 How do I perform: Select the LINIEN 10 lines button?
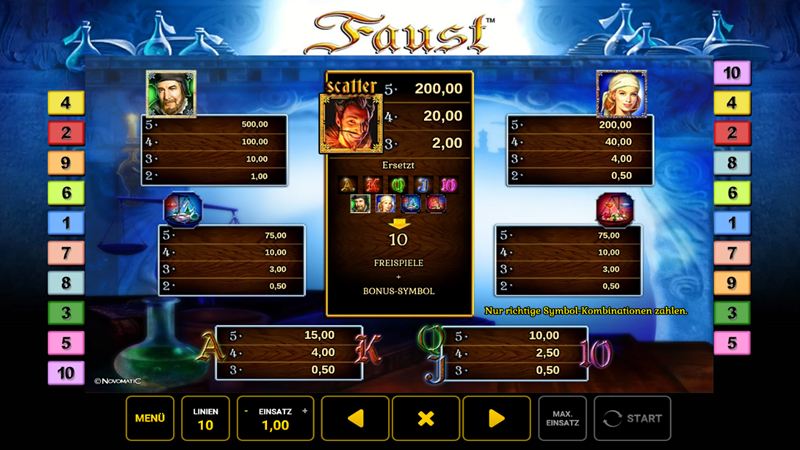(203, 419)
